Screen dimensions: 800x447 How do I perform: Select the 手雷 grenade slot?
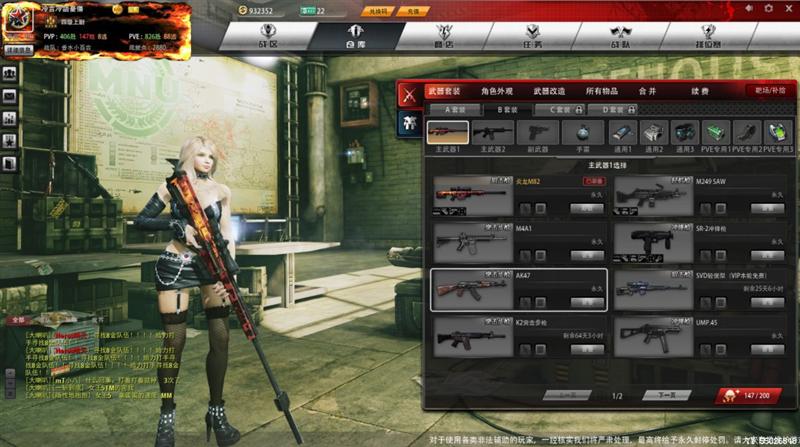coord(583,134)
